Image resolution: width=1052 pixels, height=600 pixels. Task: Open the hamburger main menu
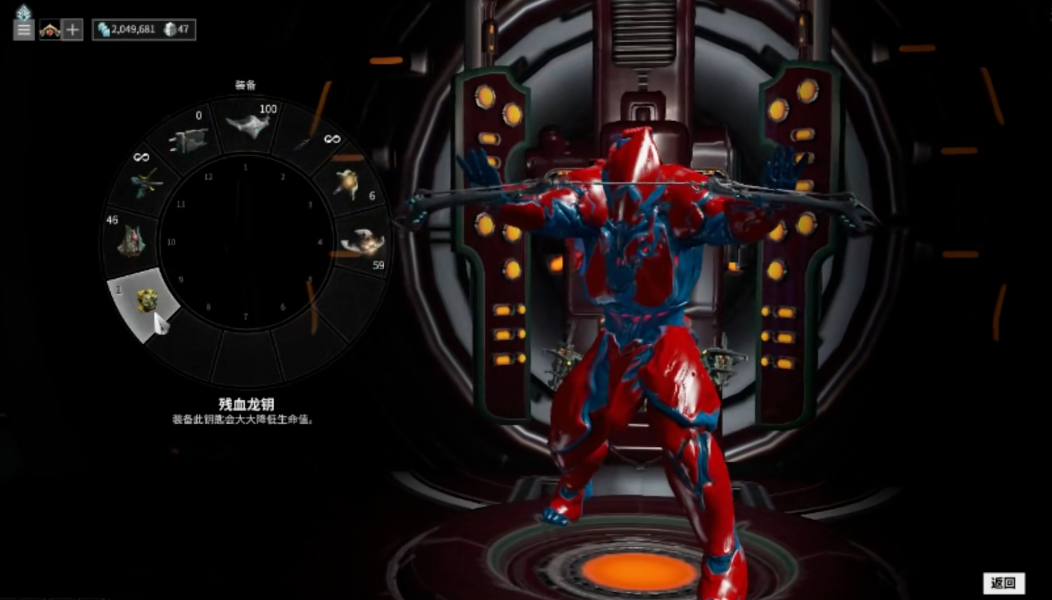coord(24,29)
